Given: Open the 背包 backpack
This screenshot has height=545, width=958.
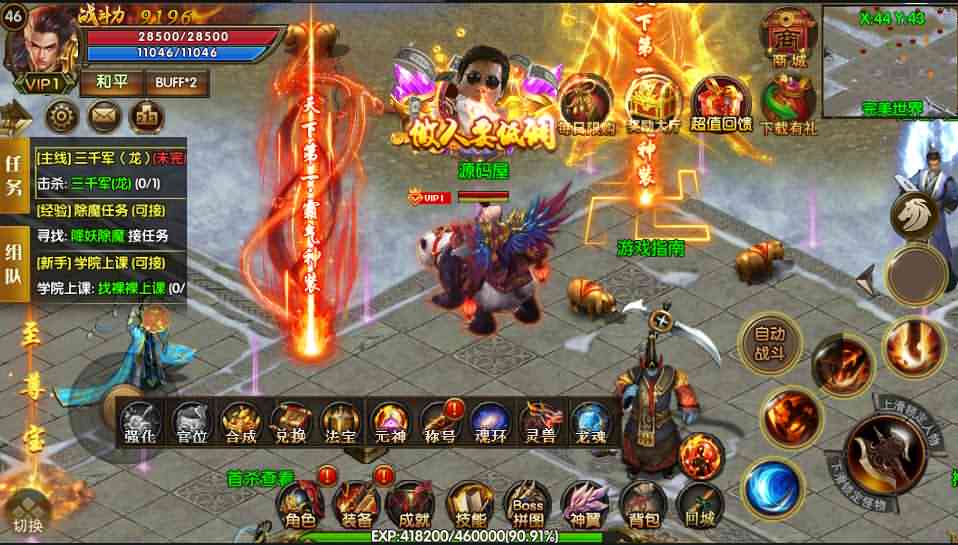Looking at the screenshot, I should tap(643, 504).
